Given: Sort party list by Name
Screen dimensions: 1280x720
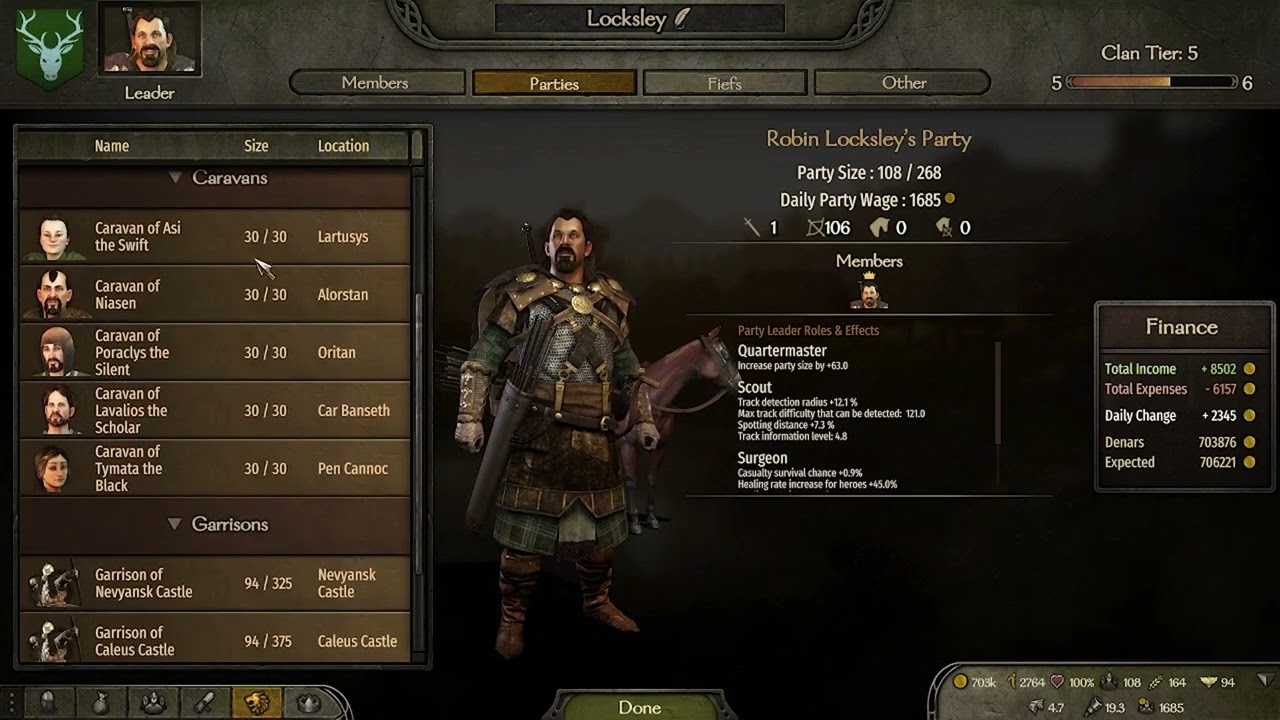Looking at the screenshot, I should (x=112, y=146).
